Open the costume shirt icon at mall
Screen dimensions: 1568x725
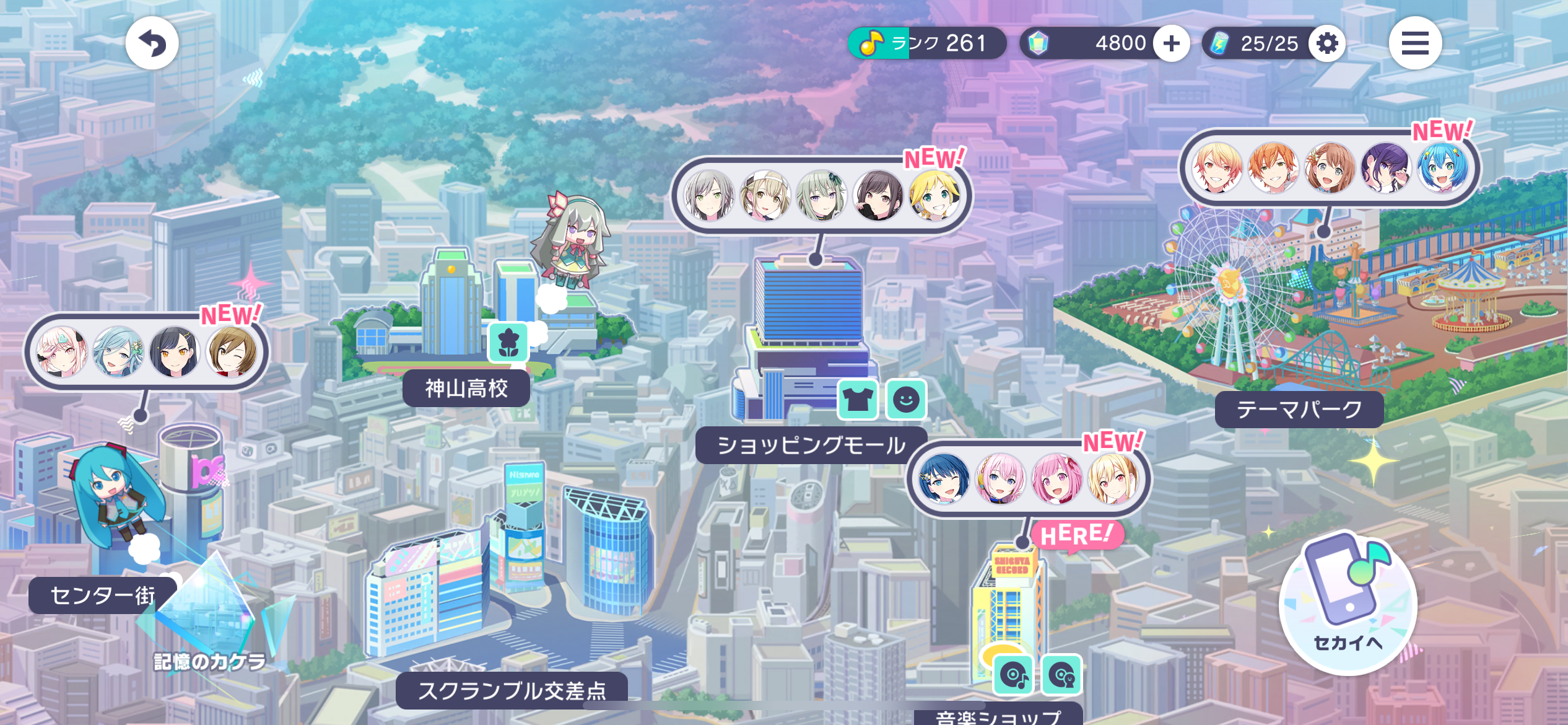point(858,400)
